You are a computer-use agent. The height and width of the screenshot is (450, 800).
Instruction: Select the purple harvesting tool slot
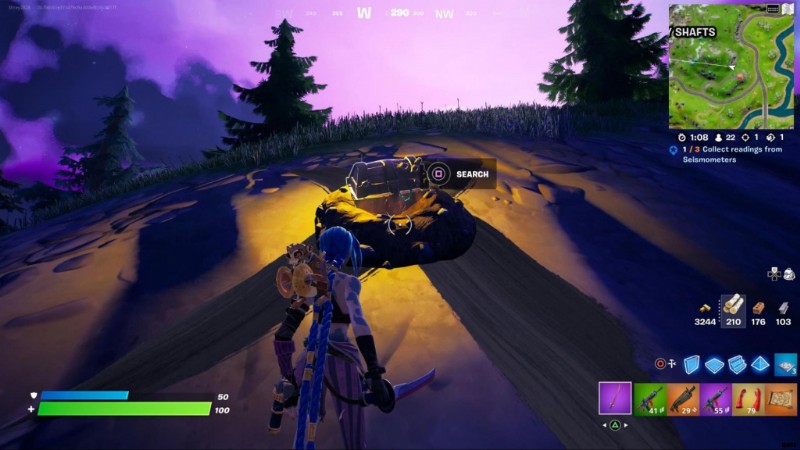615,398
